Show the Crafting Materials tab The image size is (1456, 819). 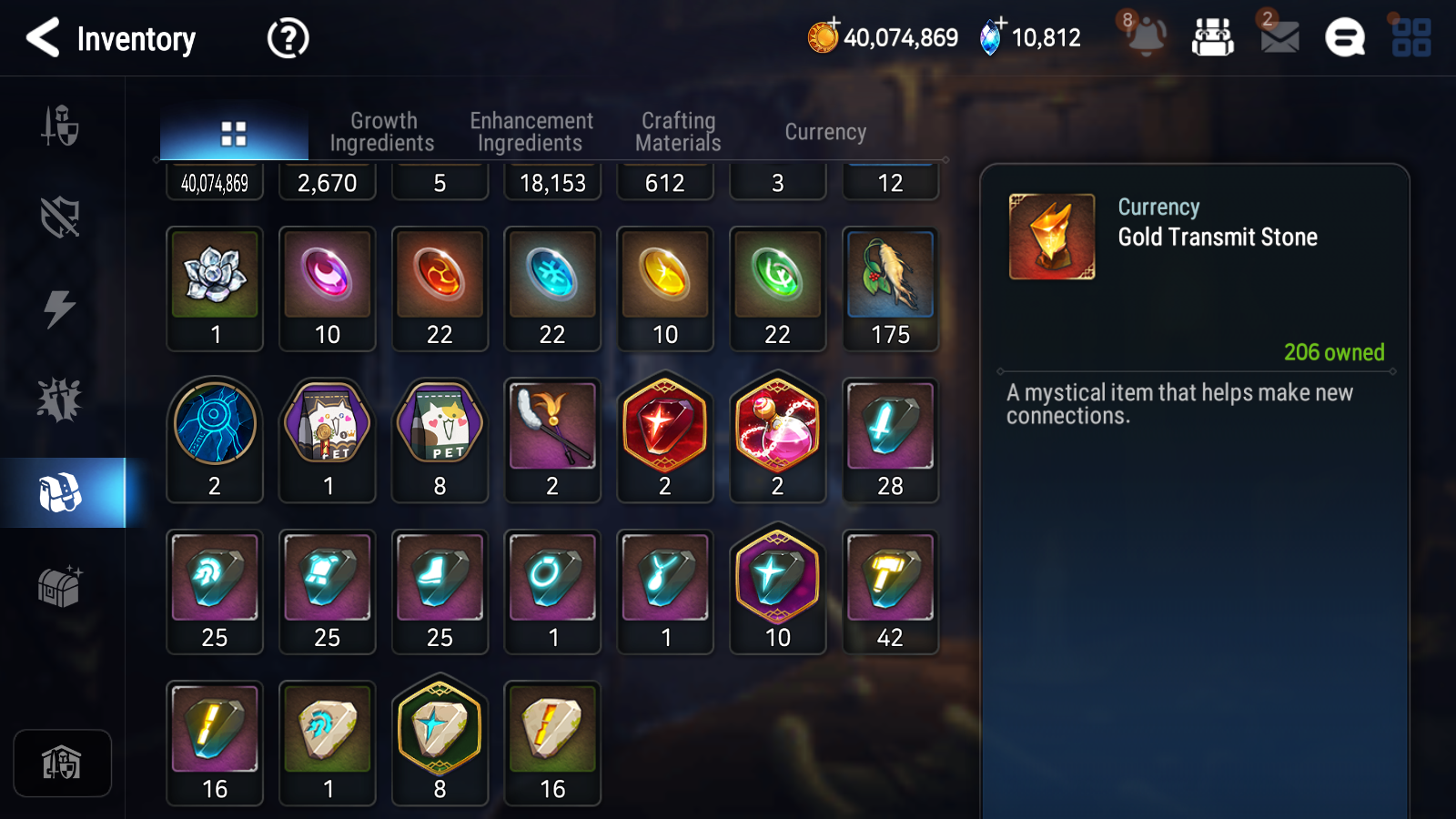click(678, 132)
